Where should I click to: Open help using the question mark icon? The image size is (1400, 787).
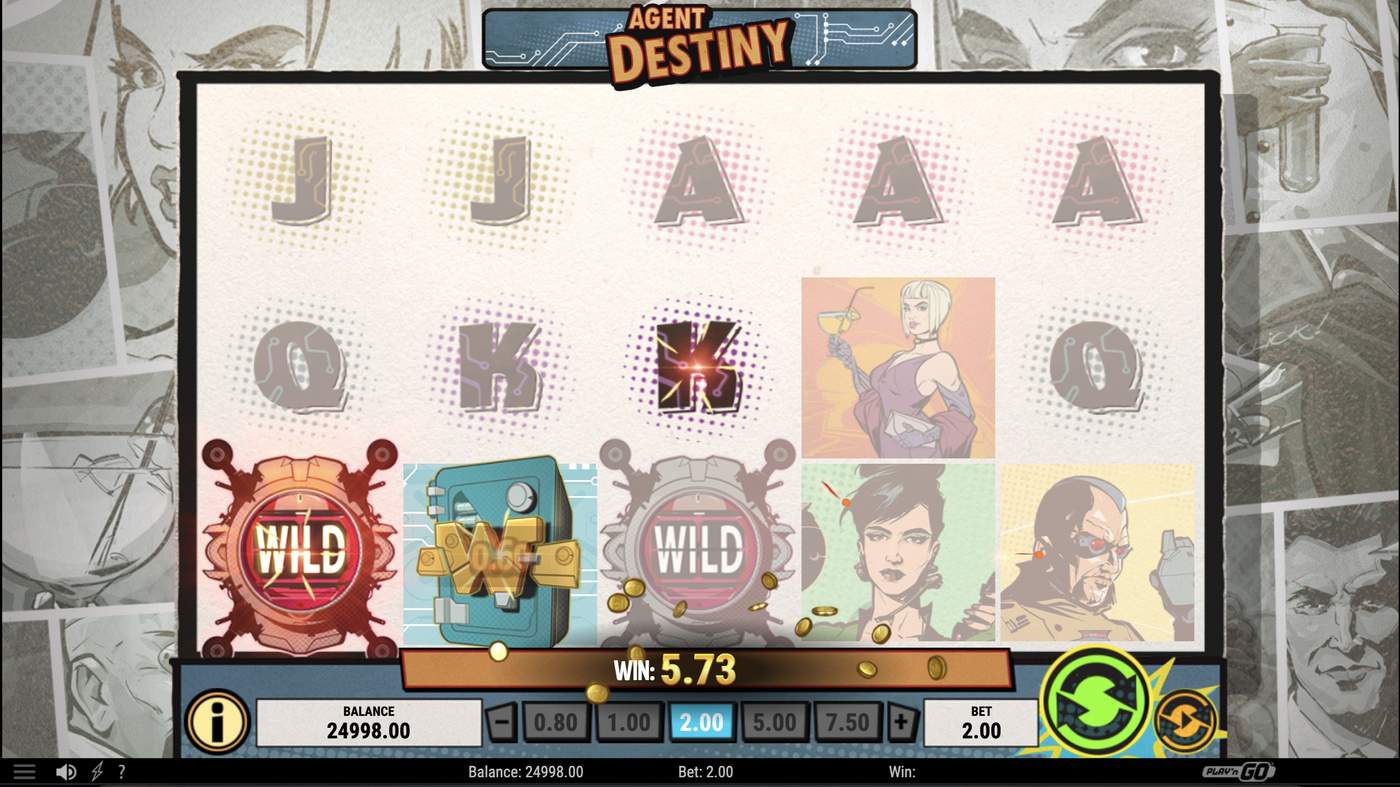click(x=122, y=770)
